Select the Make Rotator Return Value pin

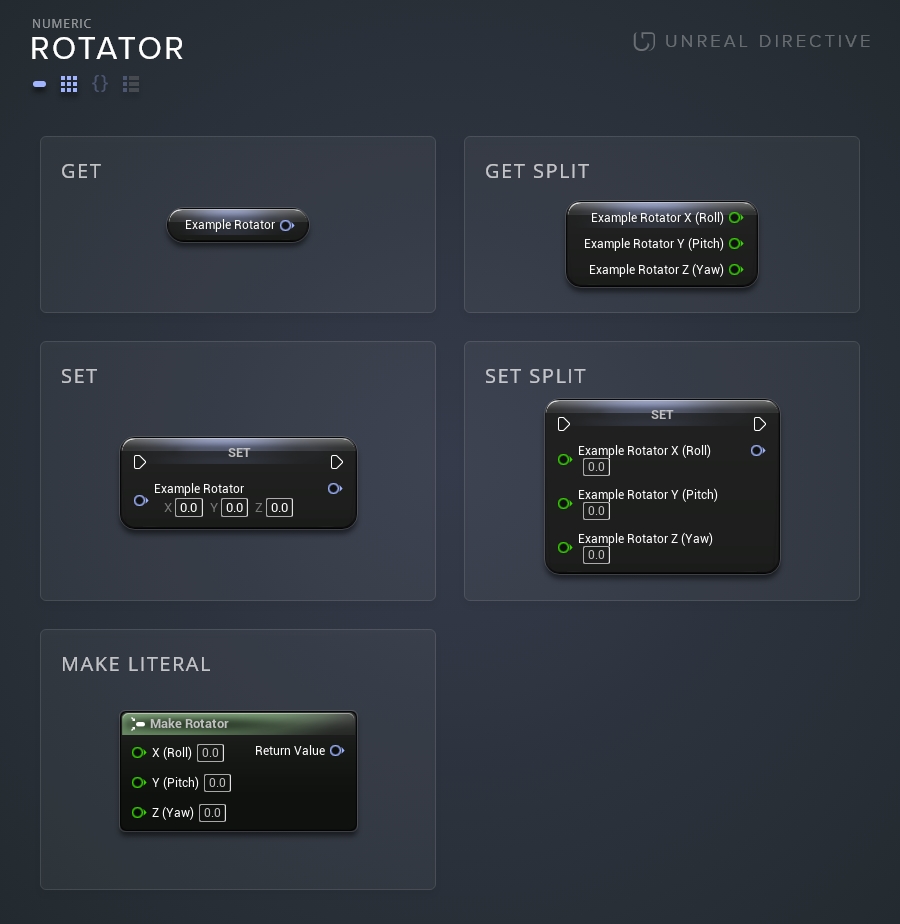pos(337,751)
